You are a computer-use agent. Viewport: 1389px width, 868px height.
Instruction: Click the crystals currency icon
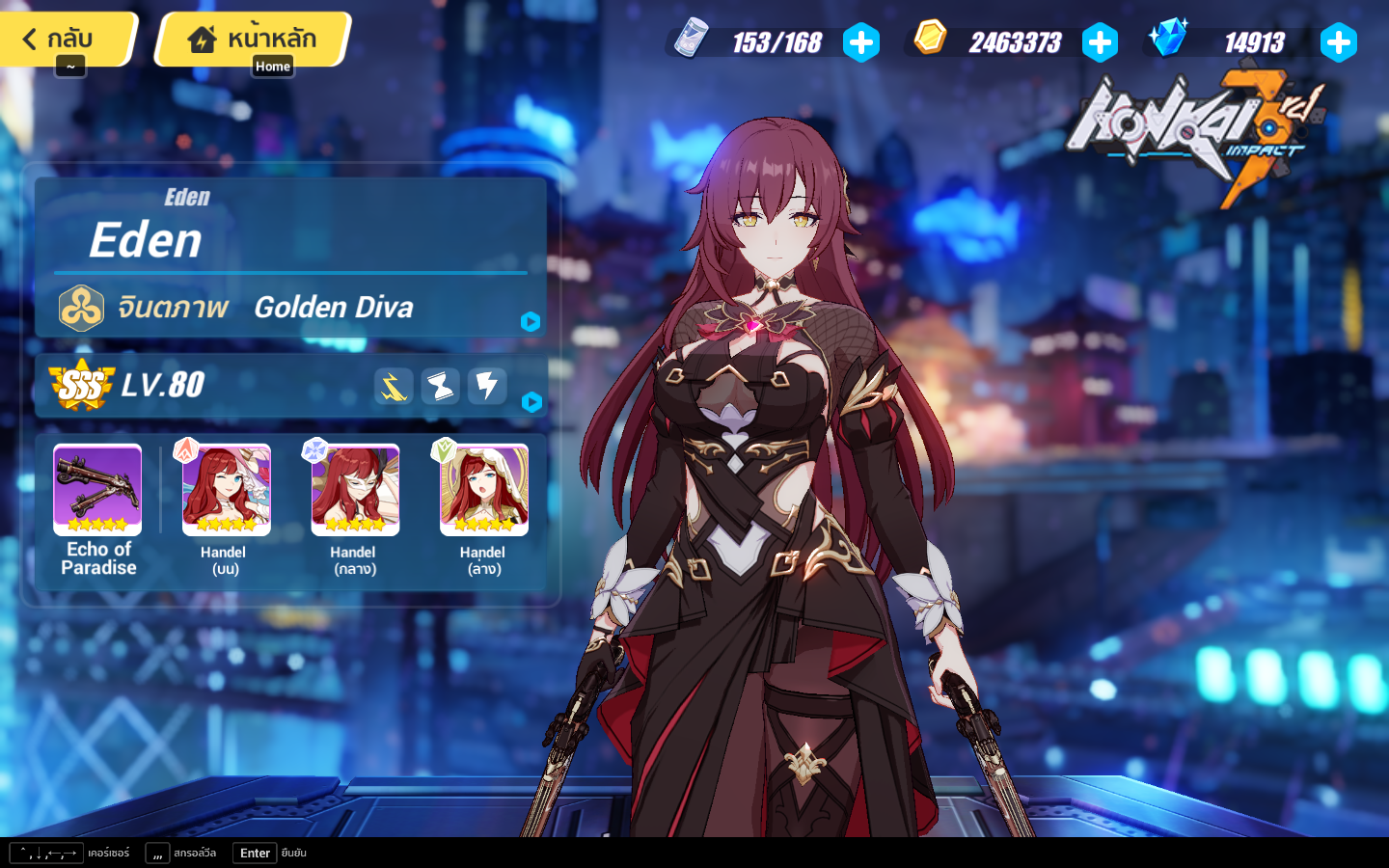[1167, 39]
